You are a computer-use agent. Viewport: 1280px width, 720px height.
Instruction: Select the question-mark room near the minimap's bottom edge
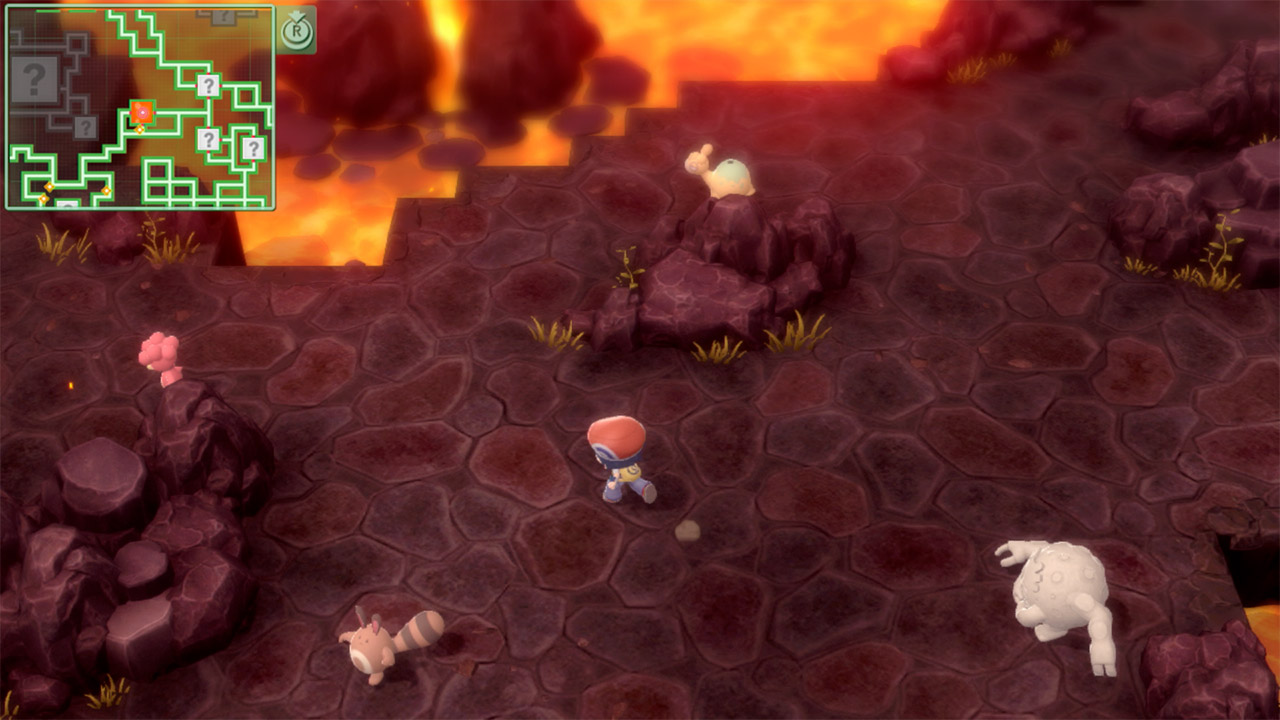pos(67,203)
